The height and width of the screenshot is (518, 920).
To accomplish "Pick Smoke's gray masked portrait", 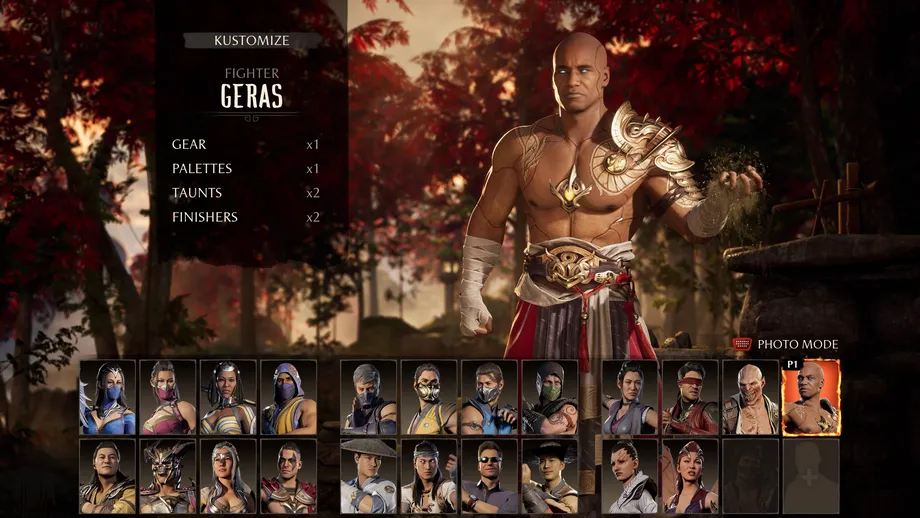I will 369,397.
